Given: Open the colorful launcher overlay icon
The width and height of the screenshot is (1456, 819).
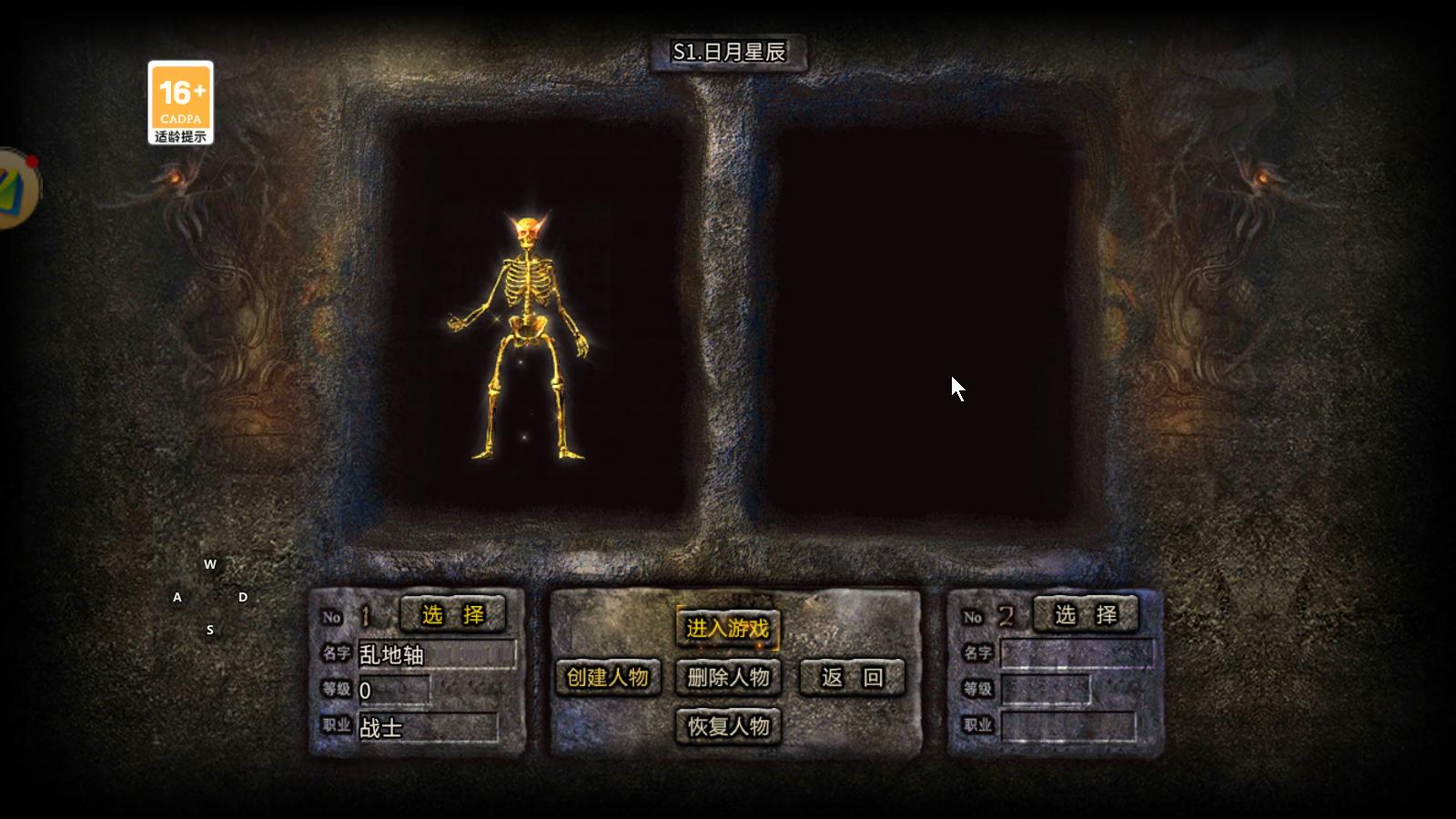Looking at the screenshot, I should [x=16, y=188].
